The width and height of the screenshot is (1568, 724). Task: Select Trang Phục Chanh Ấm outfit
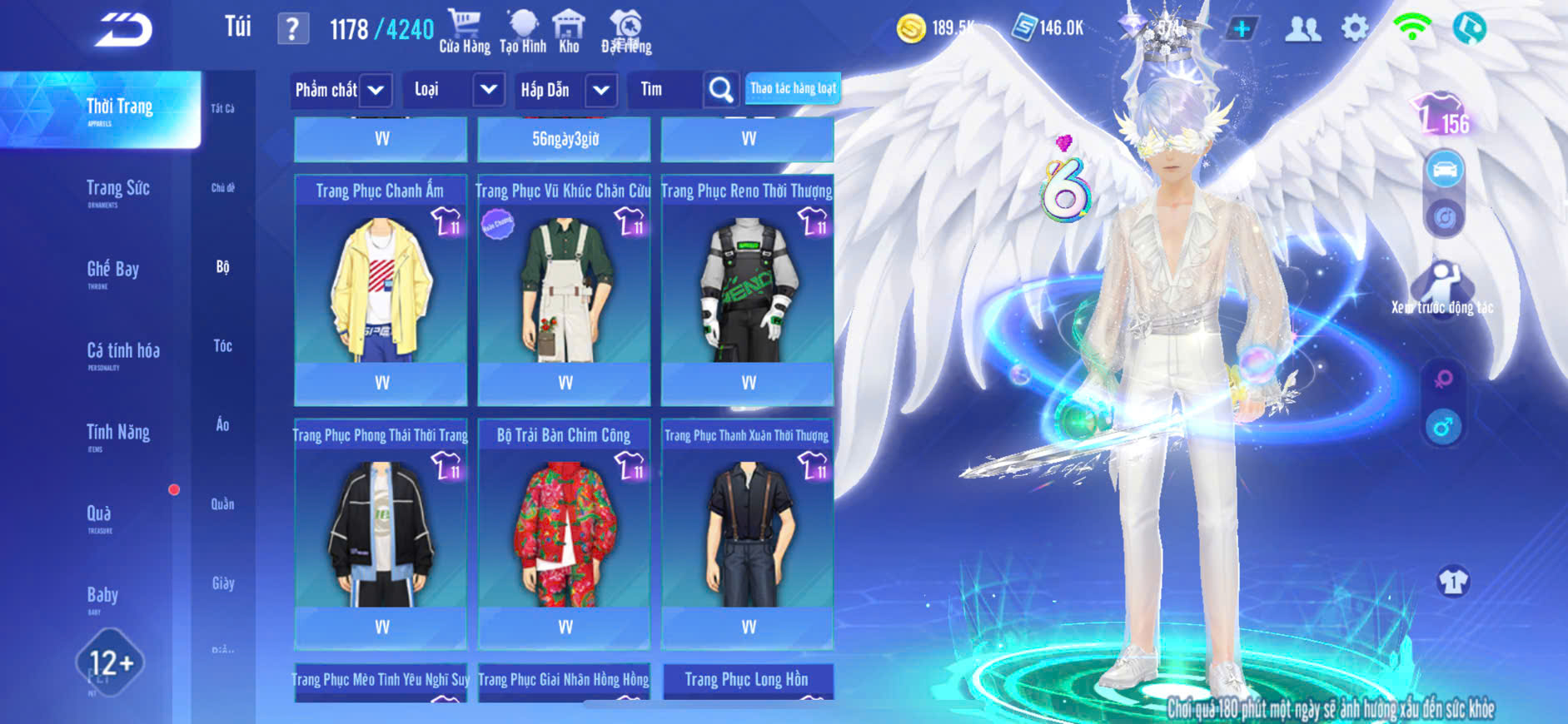click(x=381, y=288)
